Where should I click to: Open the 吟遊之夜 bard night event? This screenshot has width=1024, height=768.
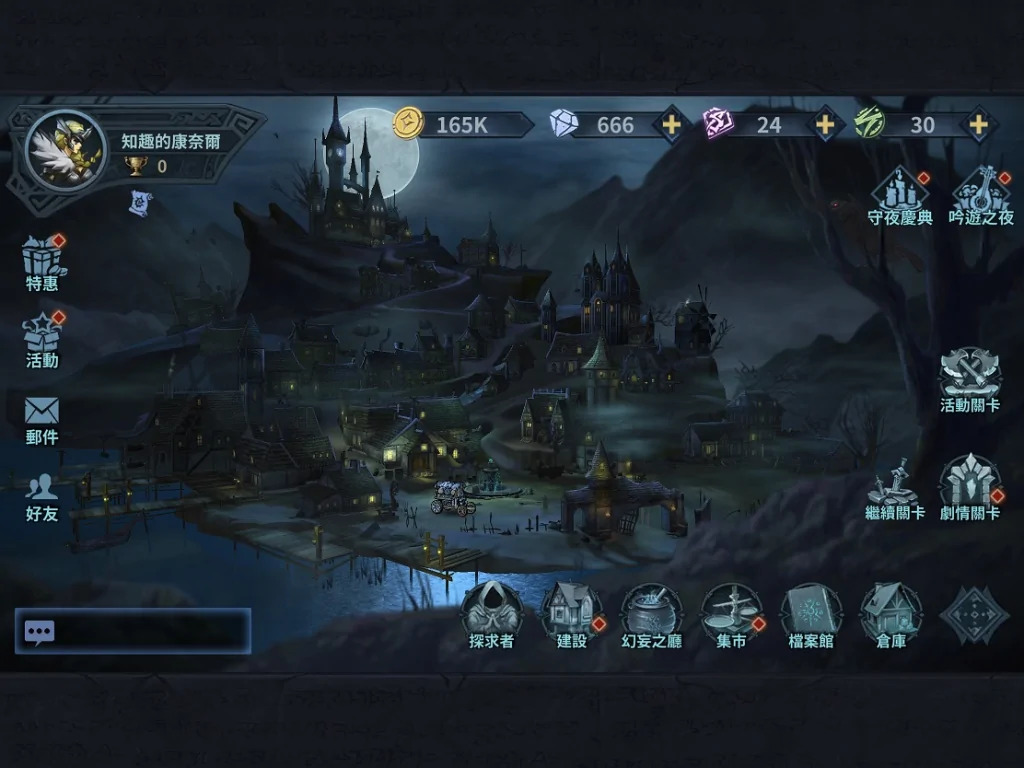point(980,194)
